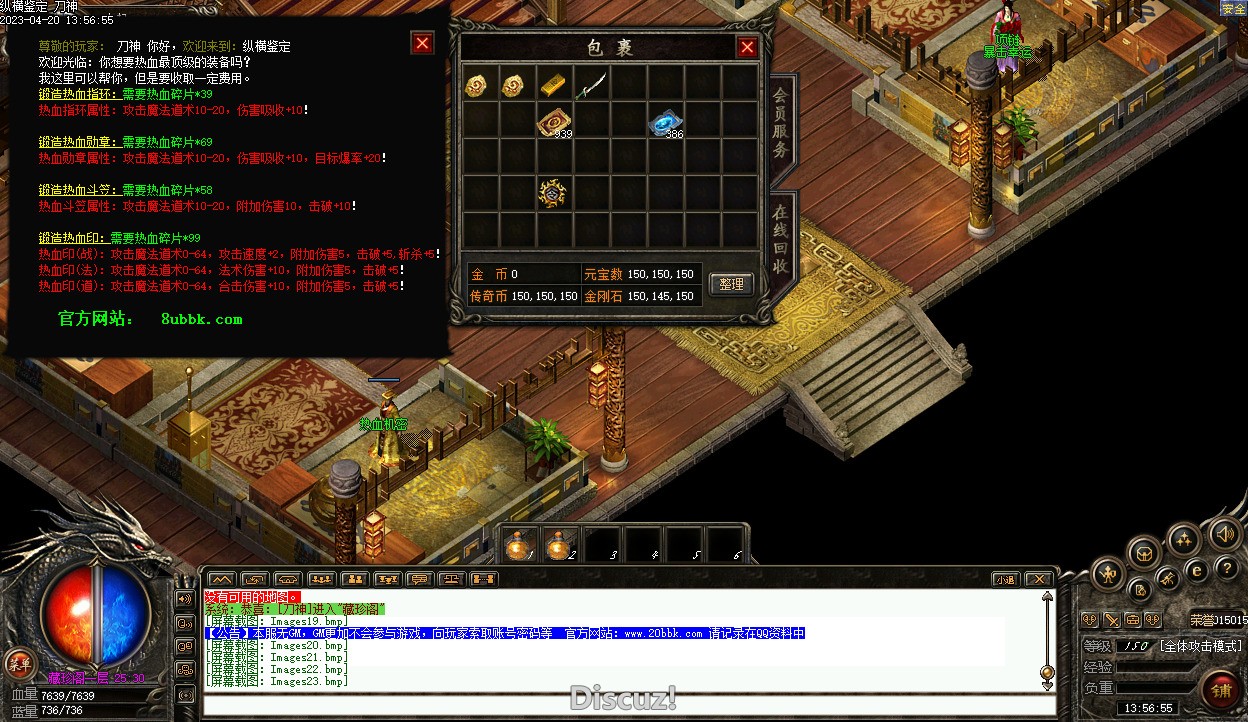
Task: Click the 整理 sort button
Action: click(x=731, y=284)
